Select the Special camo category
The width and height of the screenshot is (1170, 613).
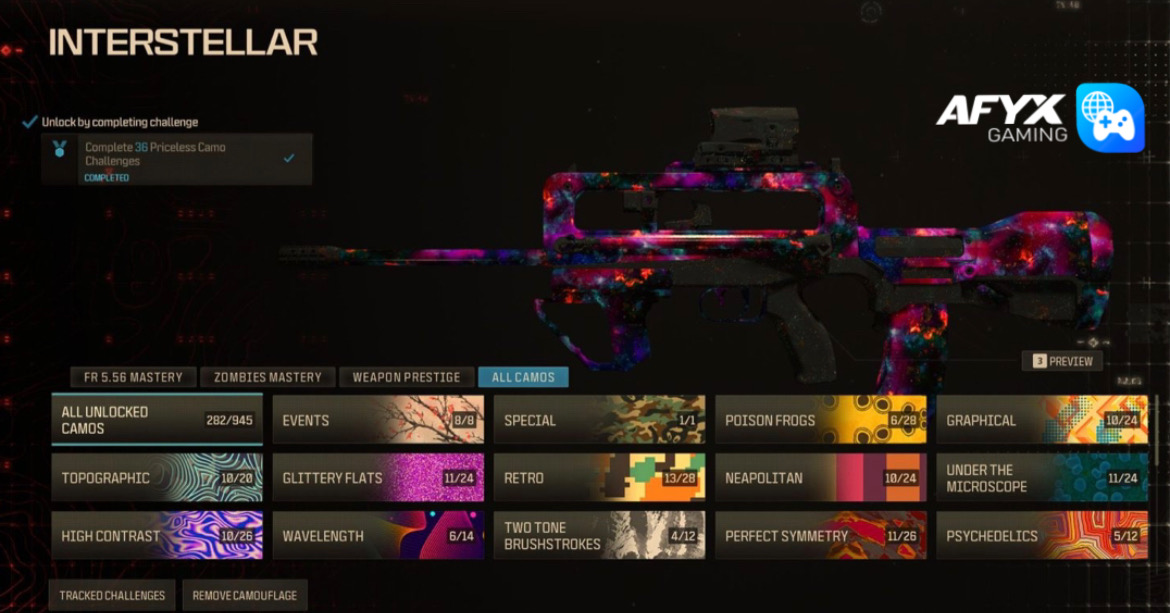(x=599, y=420)
